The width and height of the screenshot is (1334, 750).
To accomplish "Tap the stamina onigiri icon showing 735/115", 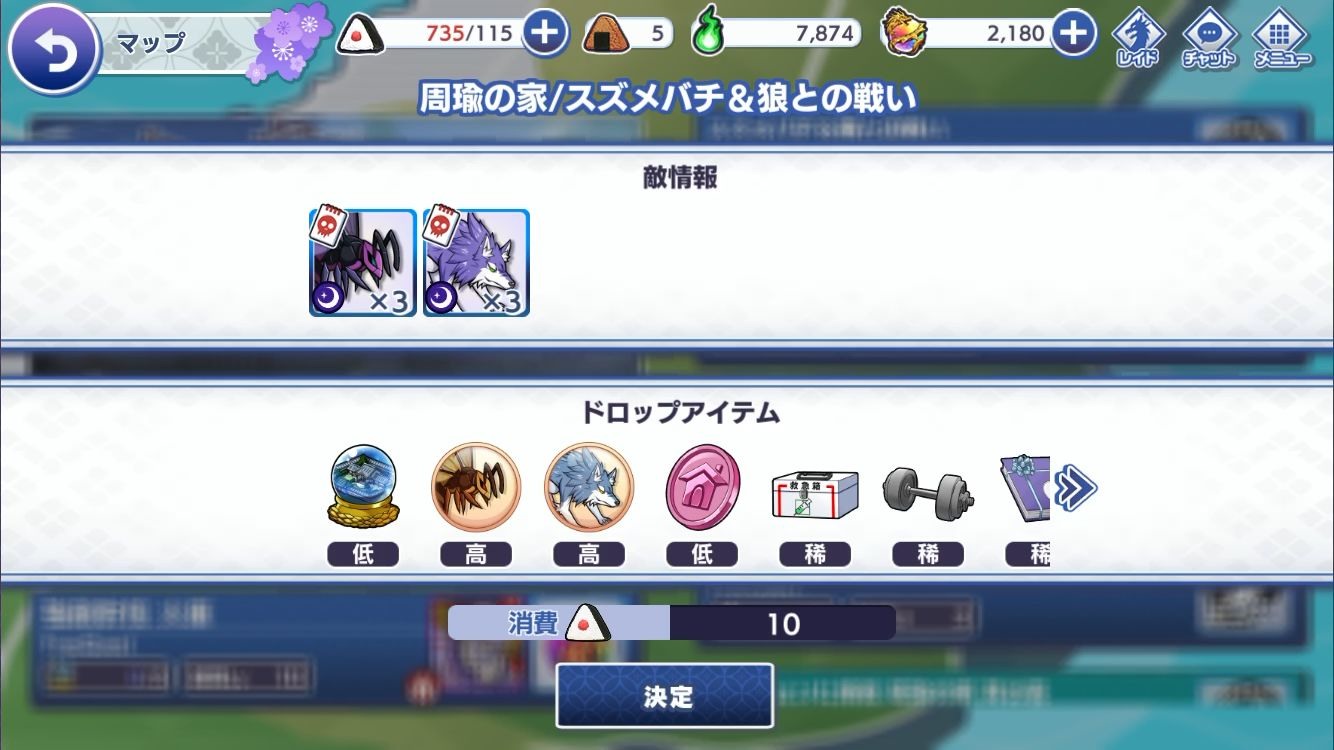I will tap(362, 32).
